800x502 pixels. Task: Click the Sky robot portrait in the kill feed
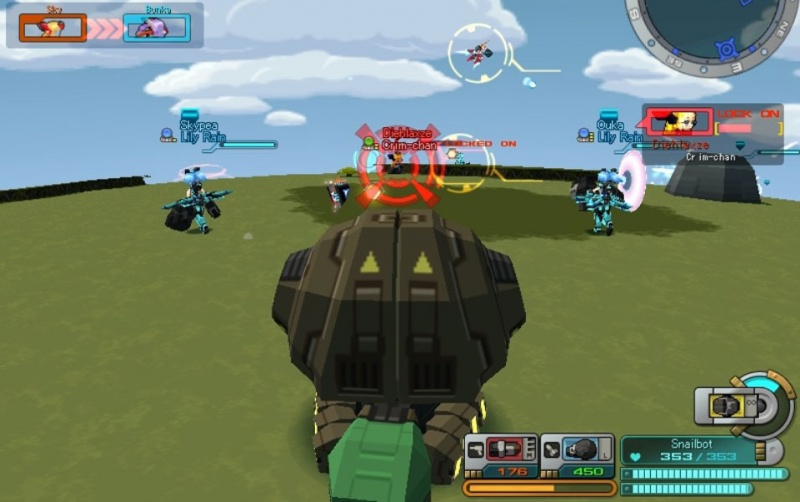52,27
